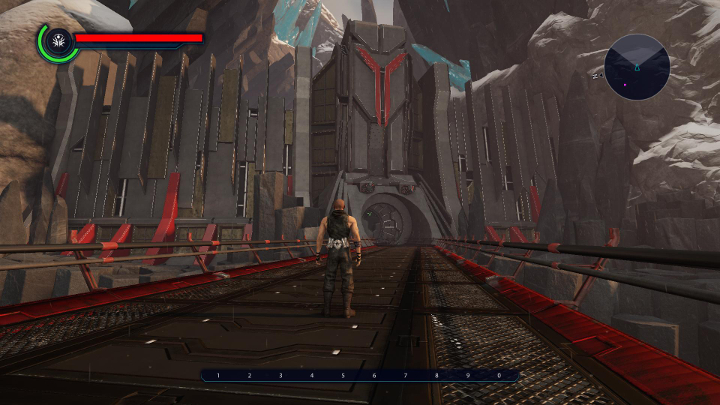Select hotbar slot 1
Image resolution: width=720 pixels, height=405 pixels.
(x=218, y=376)
